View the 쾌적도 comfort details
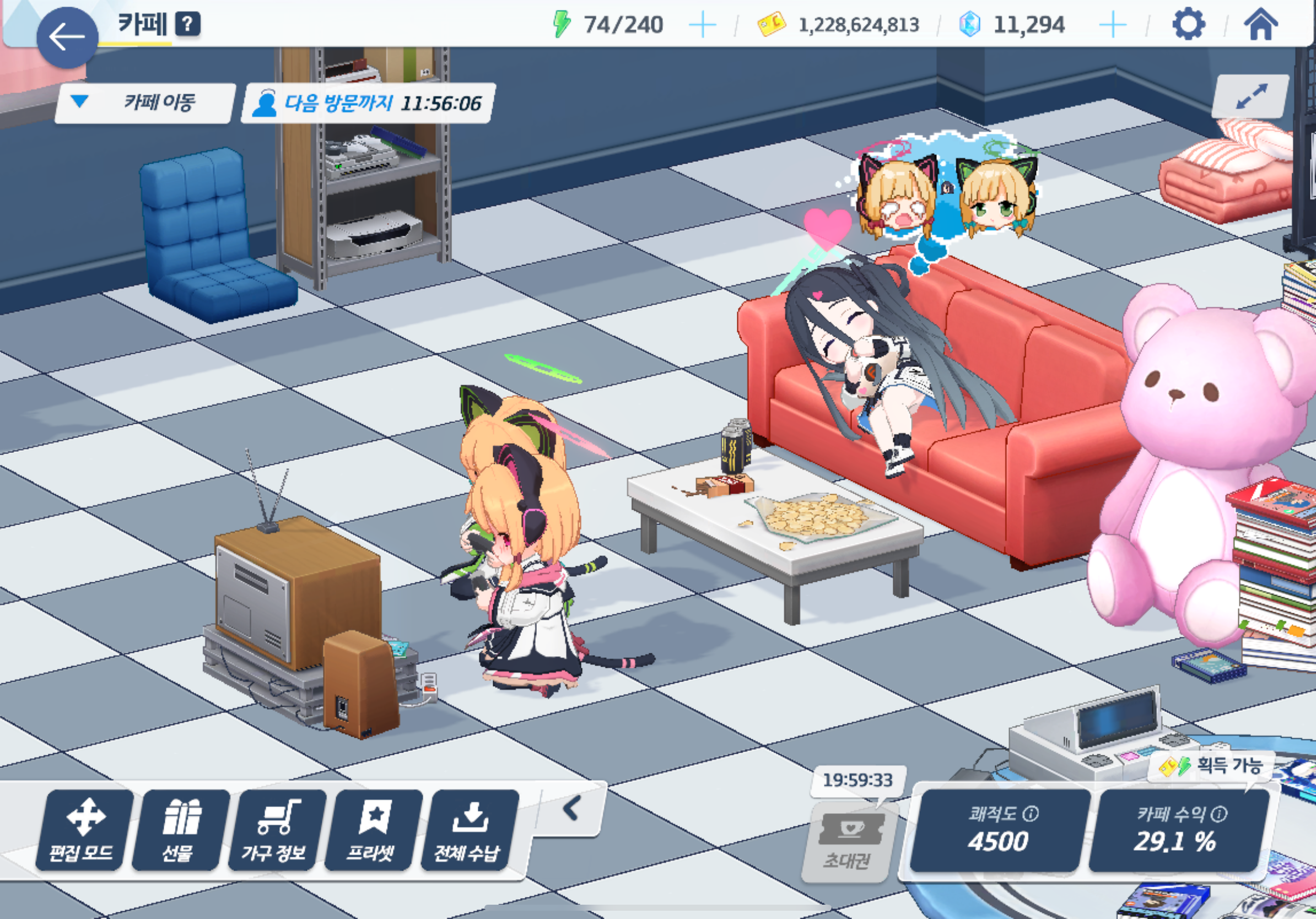Viewport: 1316px width, 919px height. coord(999,830)
